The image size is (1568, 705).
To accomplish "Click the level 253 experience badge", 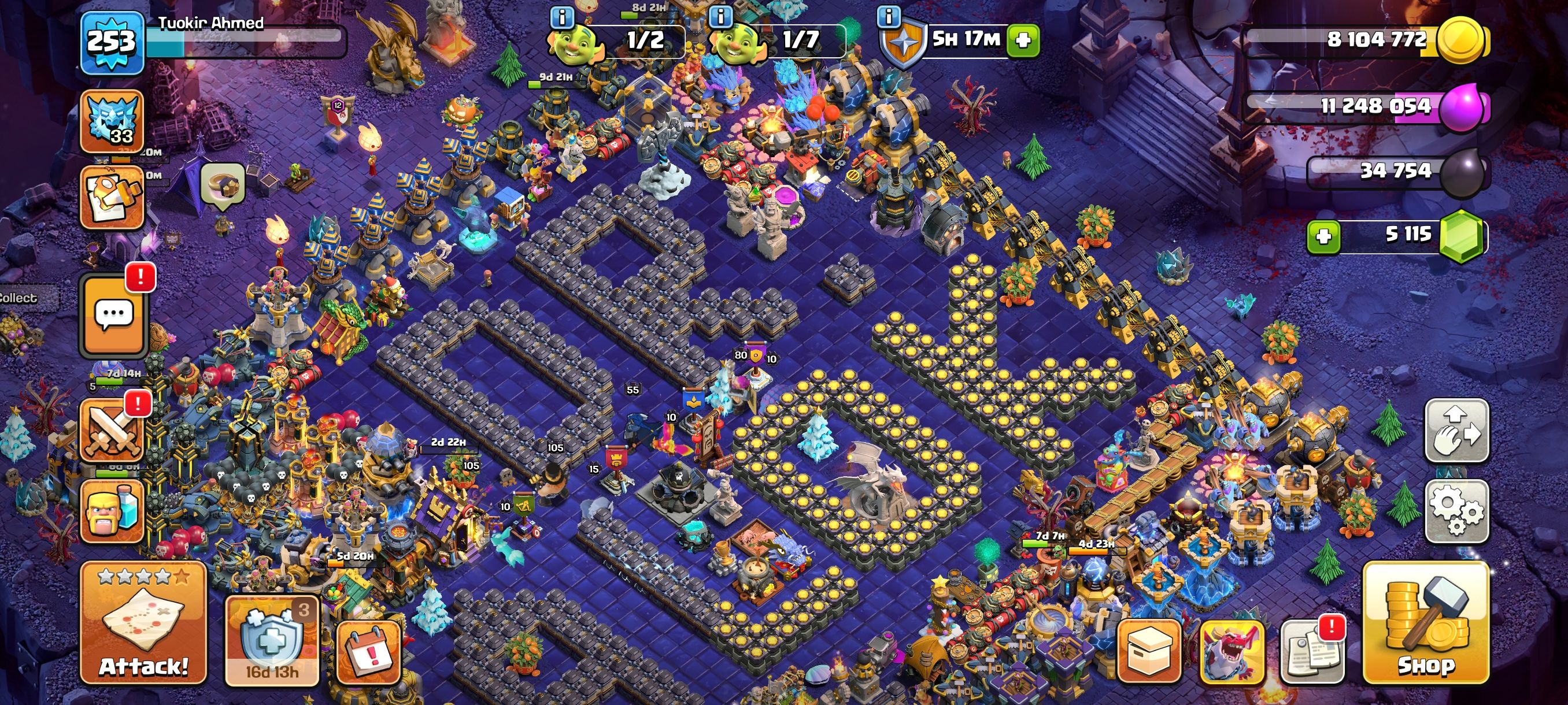I will pyautogui.click(x=112, y=43).
